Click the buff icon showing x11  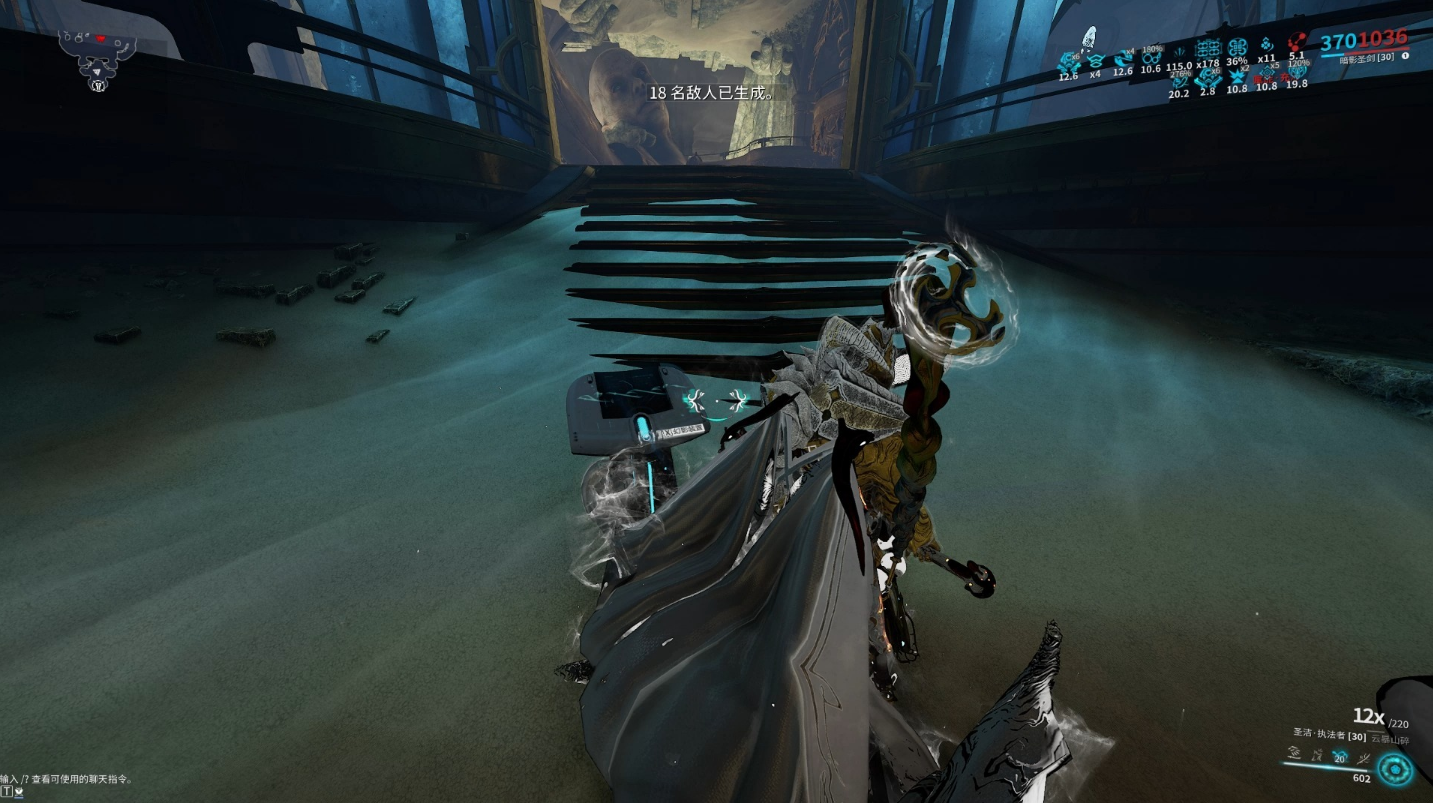(x=1267, y=46)
